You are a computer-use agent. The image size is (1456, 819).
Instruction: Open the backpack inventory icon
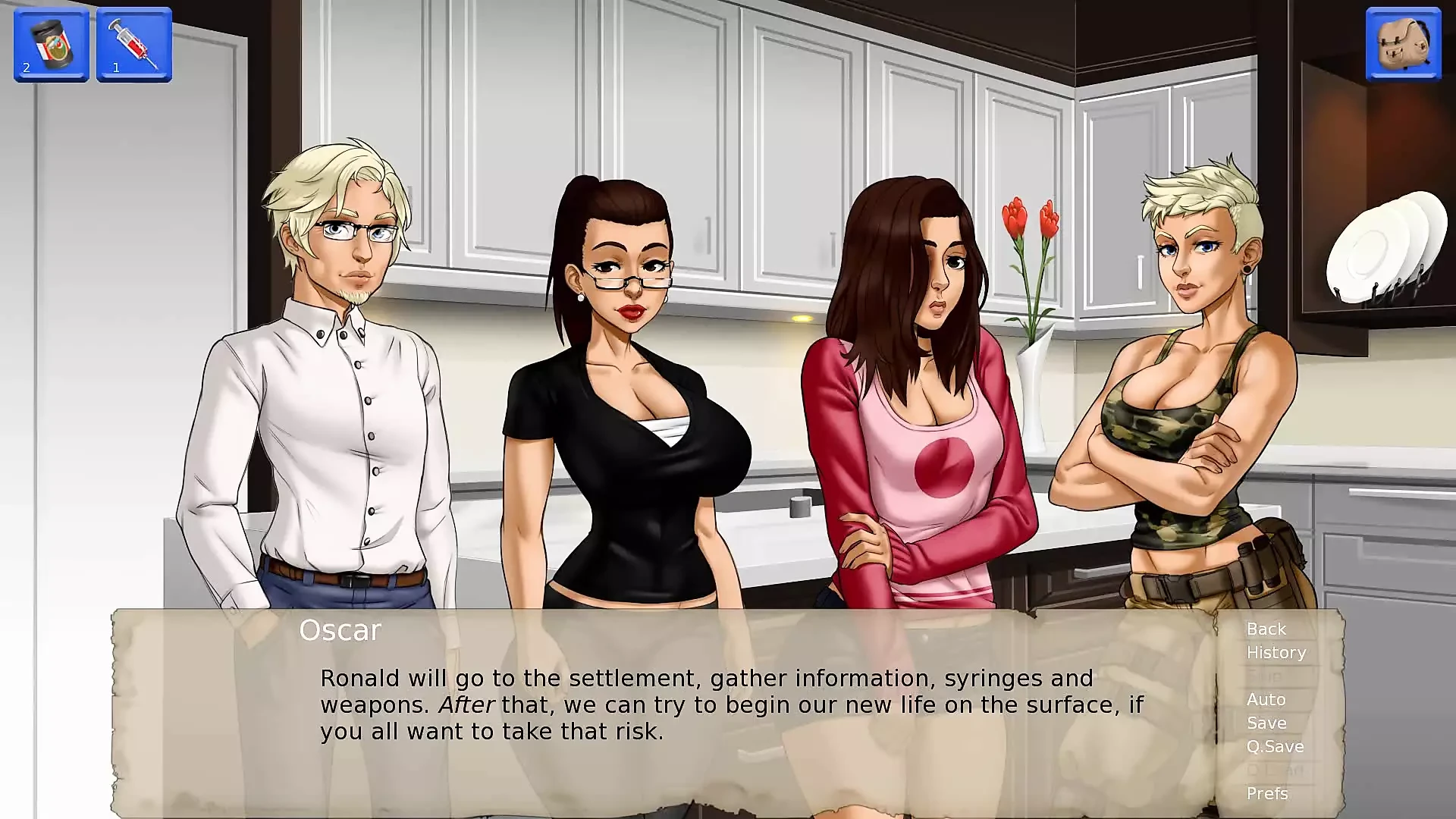coord(1403,44)
